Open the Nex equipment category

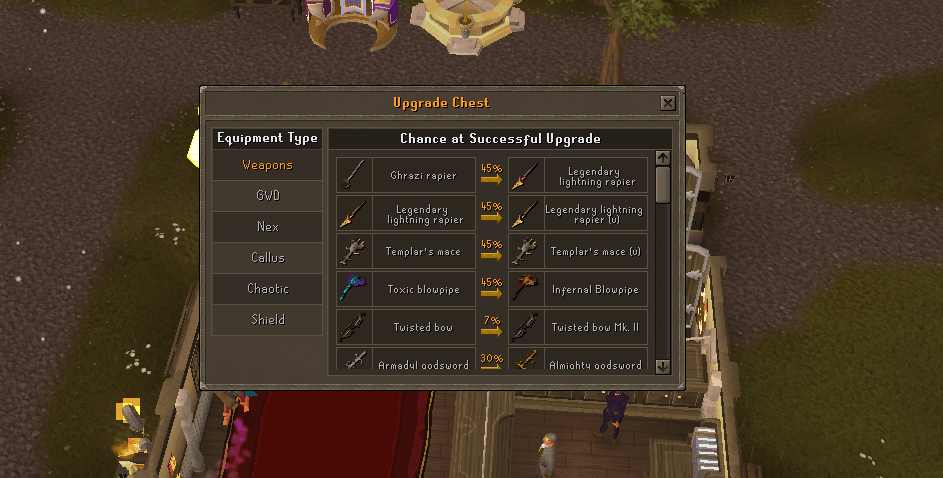[267, 227]
